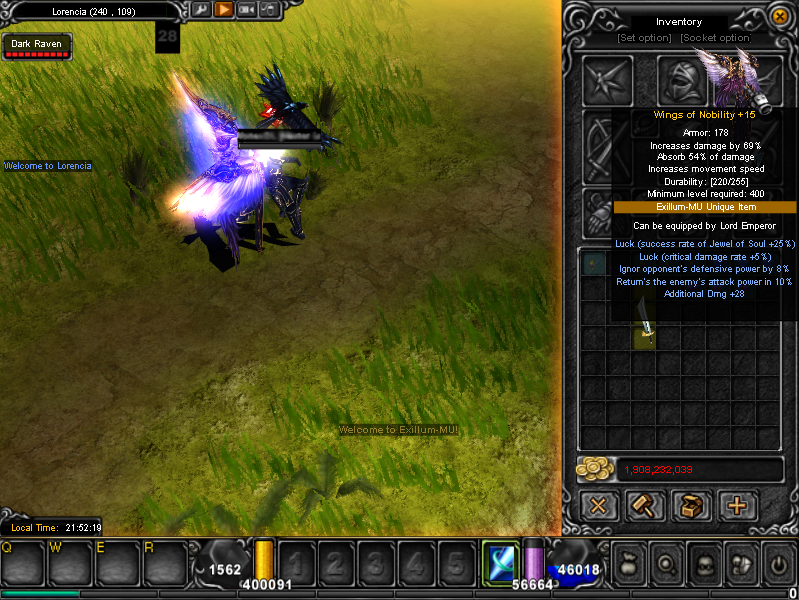Select the Q hotkey slot
The width and height of the screenshot is (799, 600).
click(24, 565)
